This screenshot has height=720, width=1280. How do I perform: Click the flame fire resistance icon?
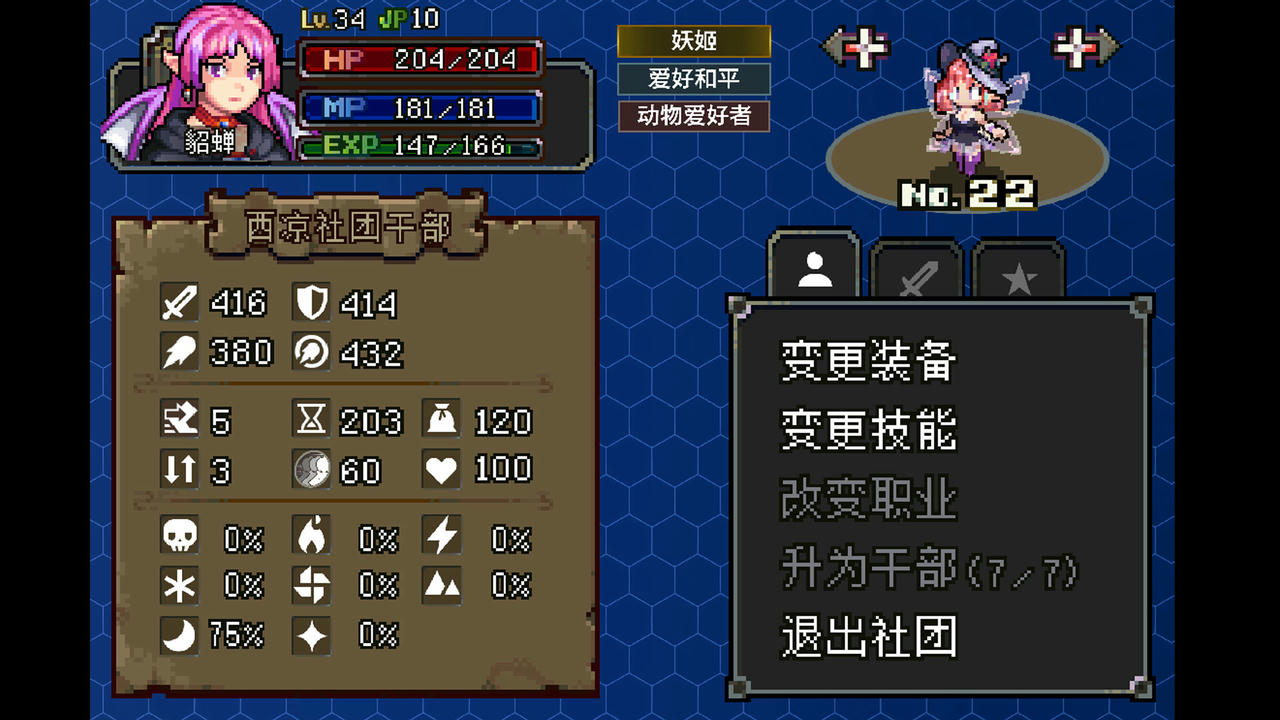click(x=312, y=537)
